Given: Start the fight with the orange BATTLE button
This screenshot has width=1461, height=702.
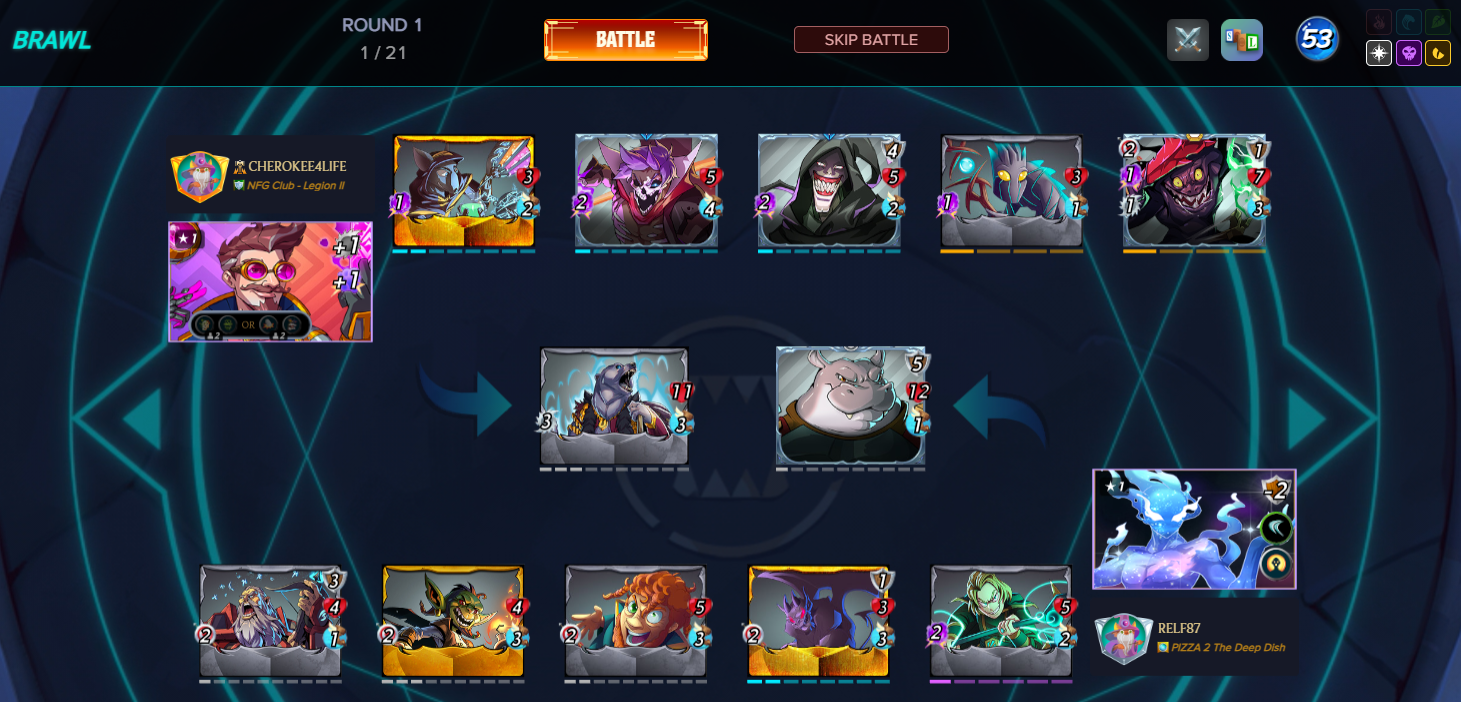Looking at the screenshot, I should click(626, 40).
